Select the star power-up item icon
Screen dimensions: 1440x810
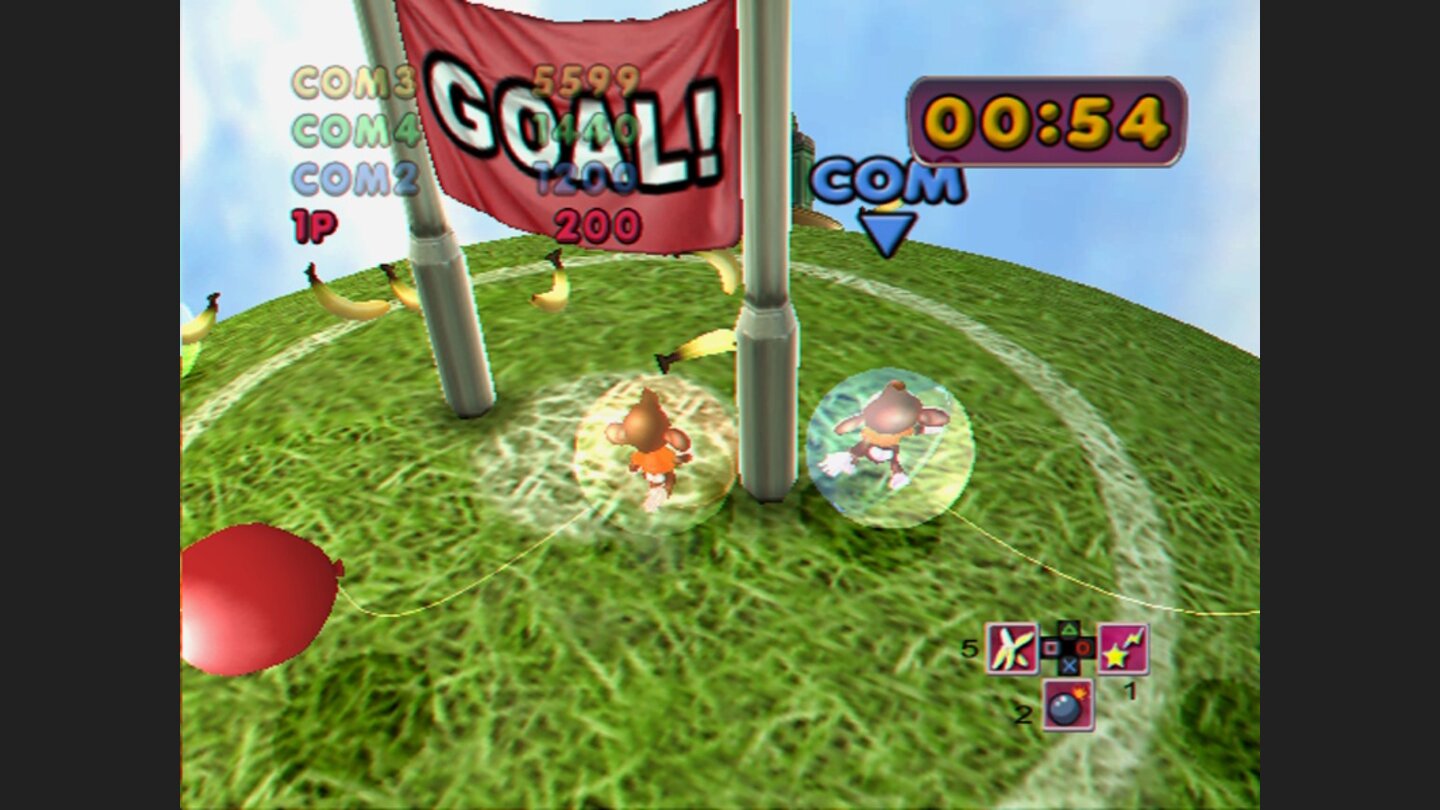1125,650
